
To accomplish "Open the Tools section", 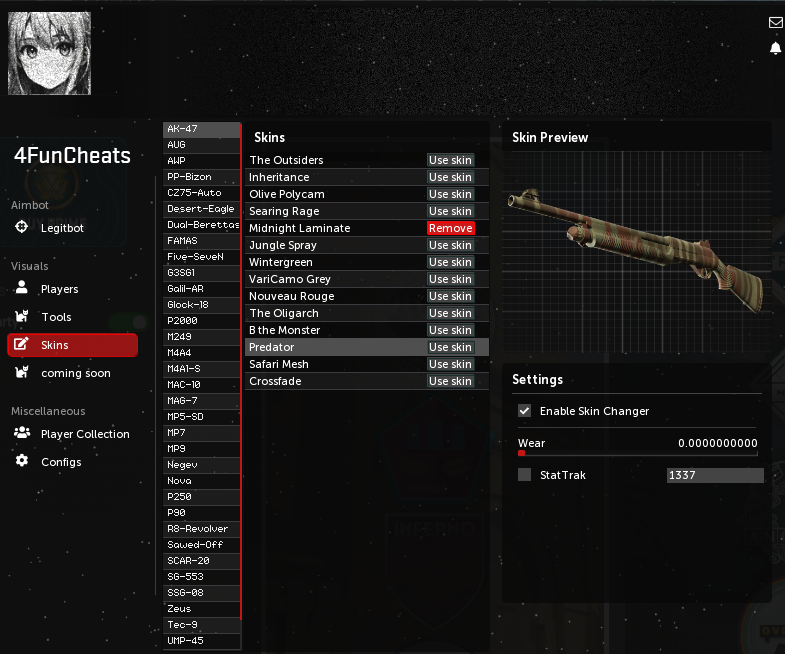I will [x=56, y=317].
